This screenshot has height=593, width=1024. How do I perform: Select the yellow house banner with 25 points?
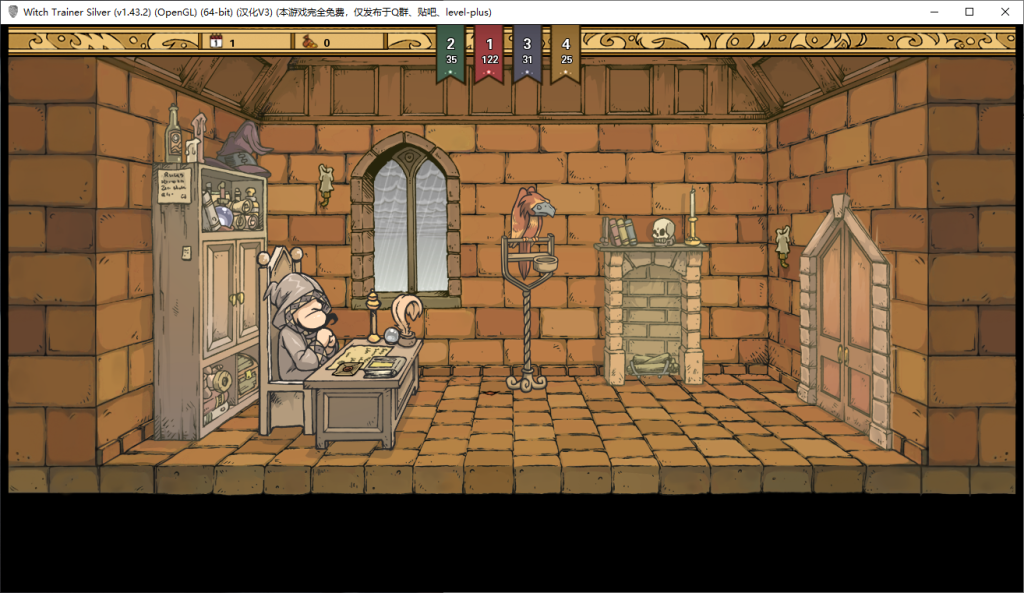click(x=566, y=51)
